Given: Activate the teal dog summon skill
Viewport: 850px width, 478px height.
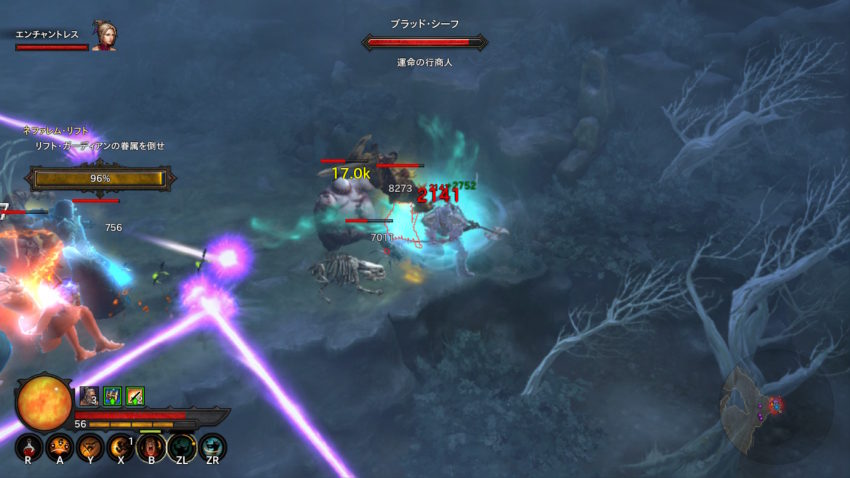Looking at the screenshot, I should 181,446.
